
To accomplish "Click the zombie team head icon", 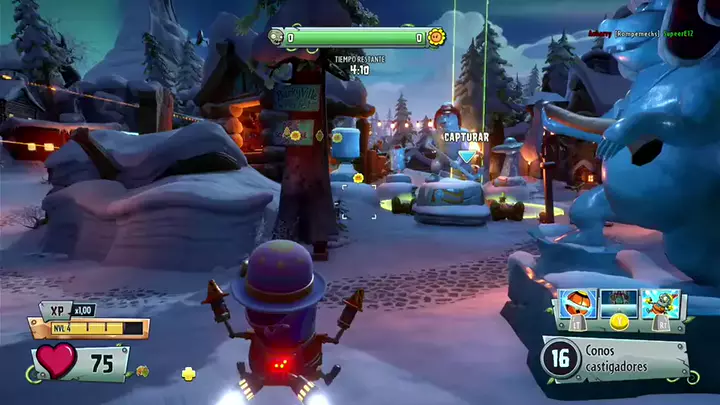I will pos(276,37).
